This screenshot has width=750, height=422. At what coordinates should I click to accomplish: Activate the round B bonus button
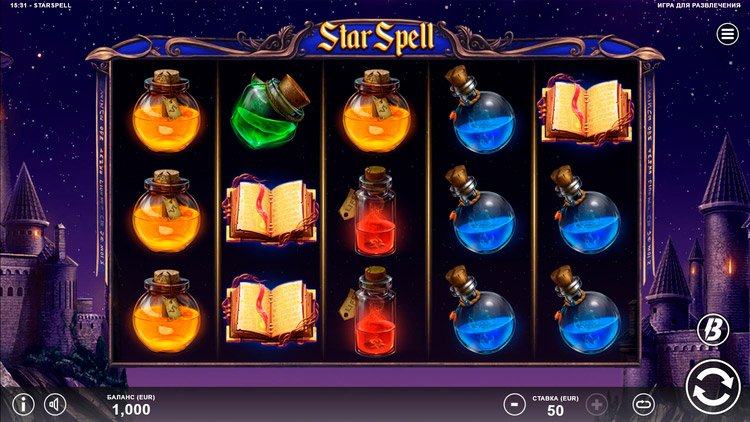712,329
